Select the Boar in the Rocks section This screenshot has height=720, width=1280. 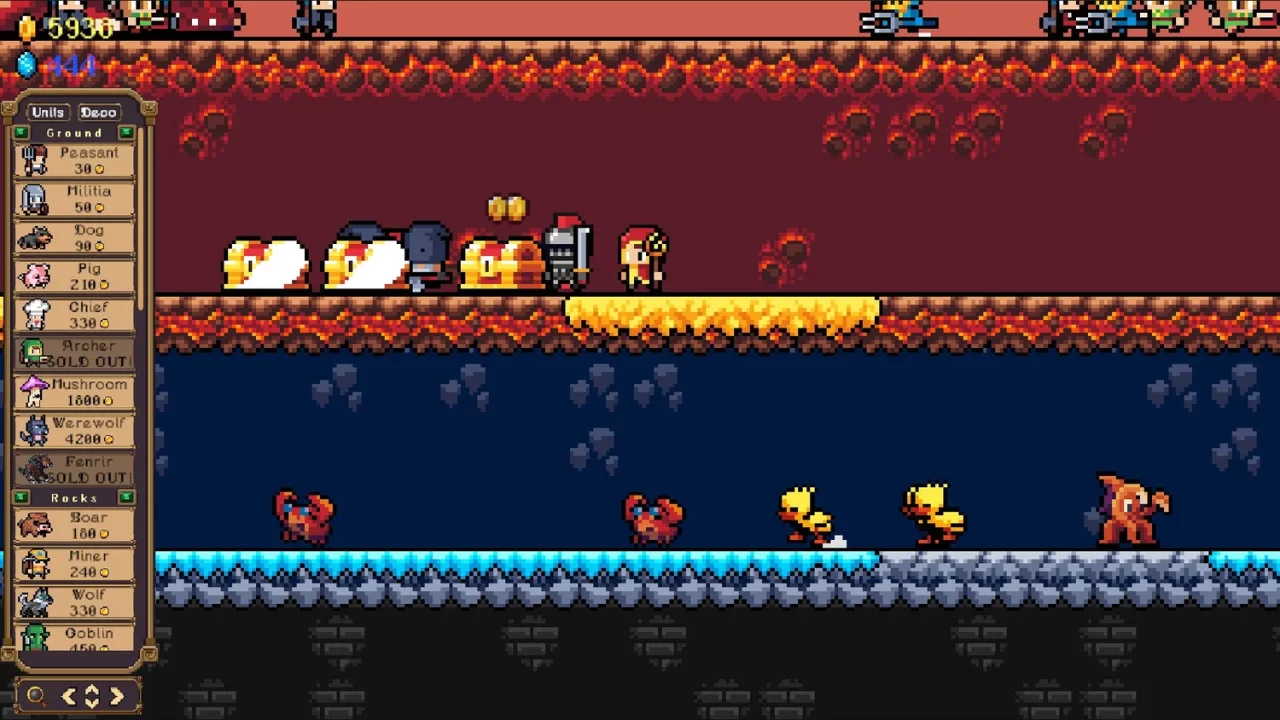[75, 523]
